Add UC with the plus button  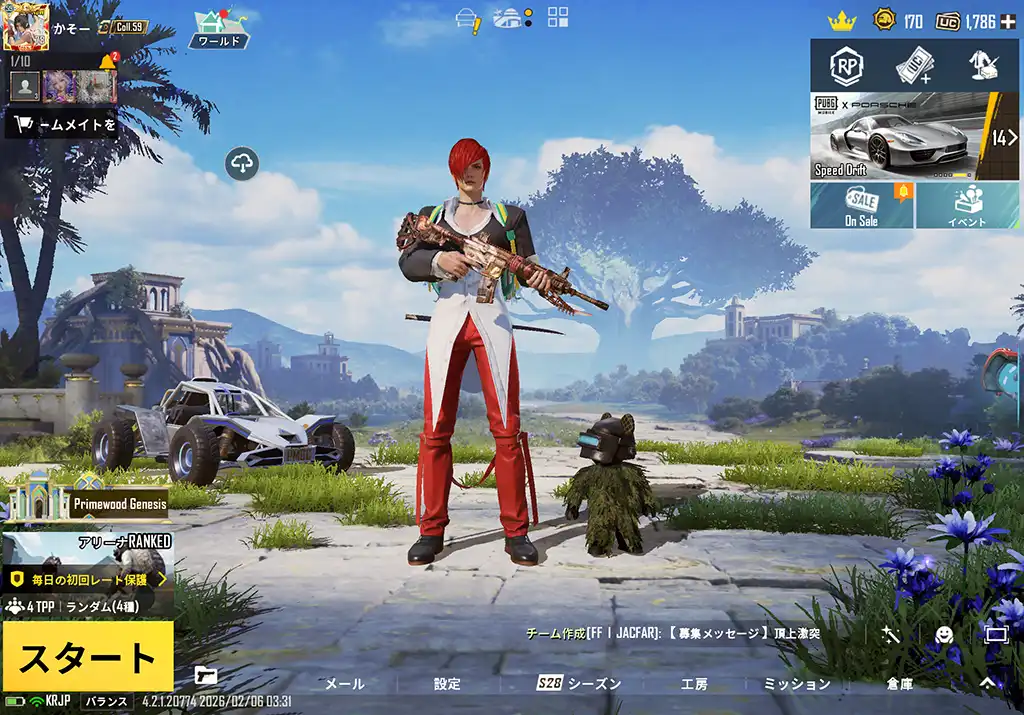click(x=1016, y=21)
